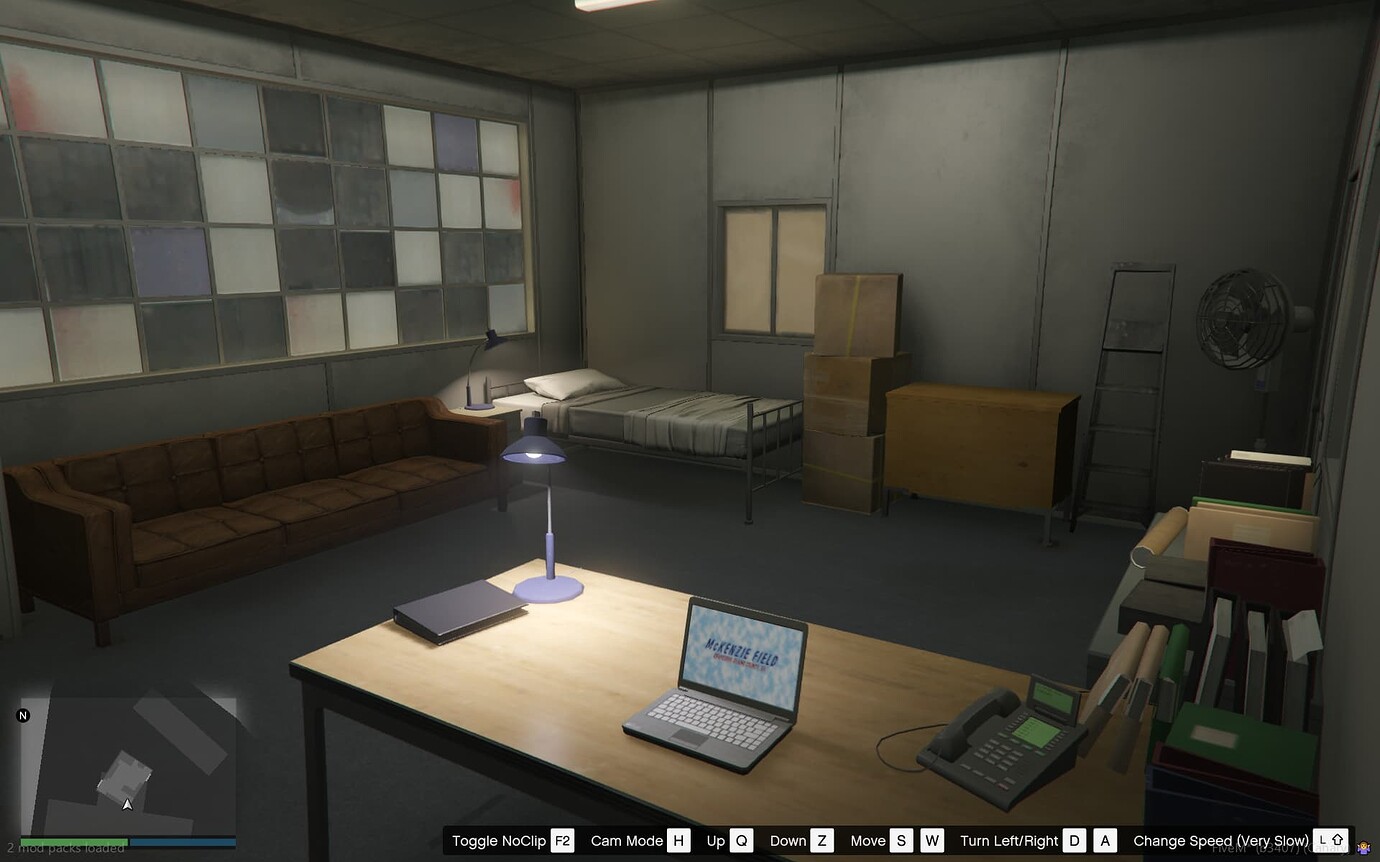The height and width of the screenshot is (862, 1380).
Task: Click the Move label in the overlay bar
Action: [x=868, y=840]
